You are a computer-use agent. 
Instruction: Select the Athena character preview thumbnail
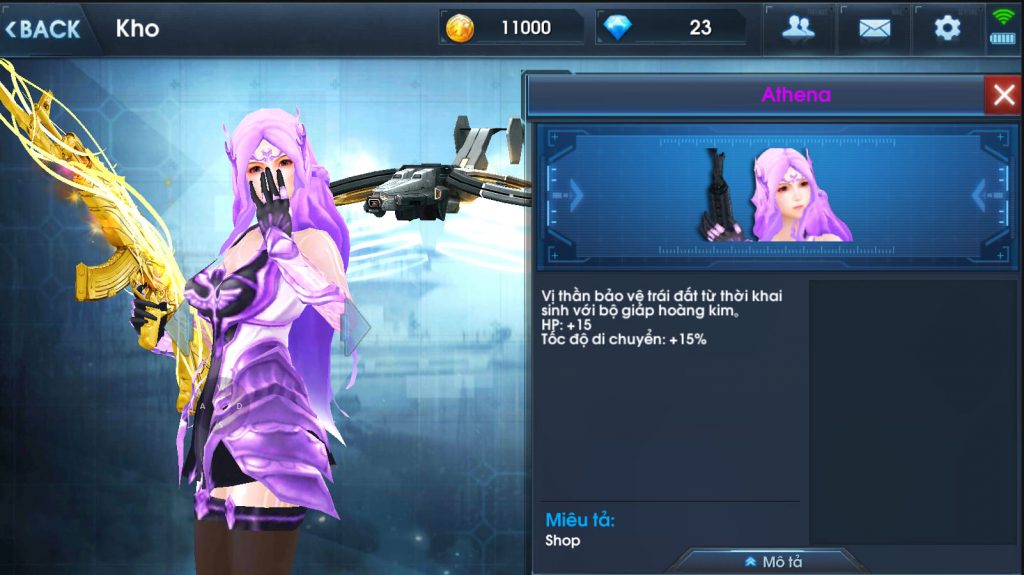tap(776, 195)
